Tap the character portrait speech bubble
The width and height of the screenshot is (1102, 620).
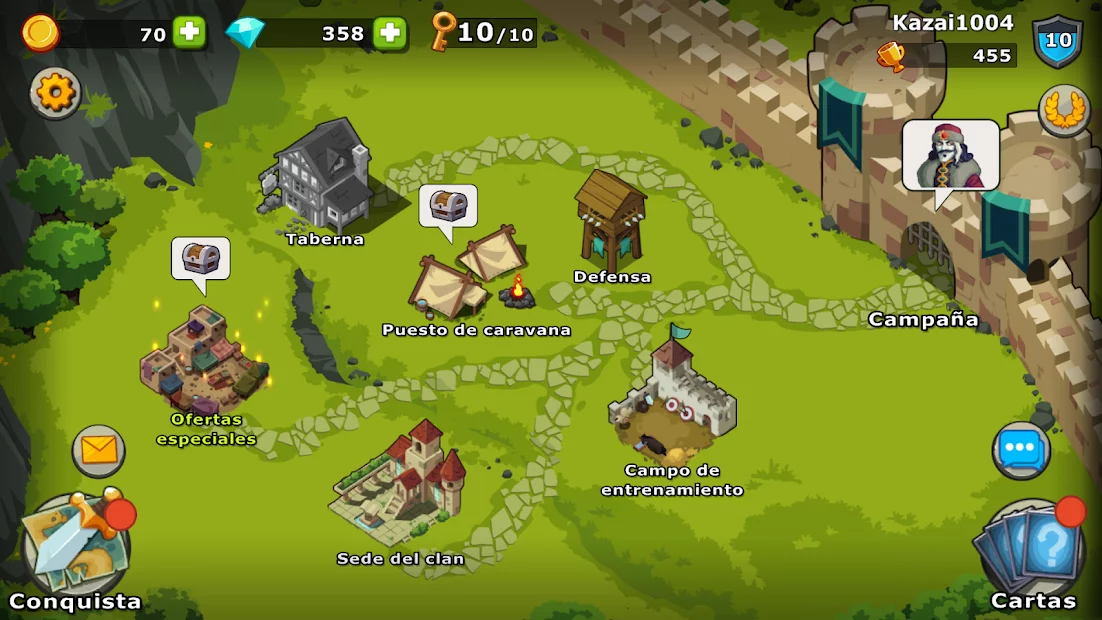tap(950, 157)
